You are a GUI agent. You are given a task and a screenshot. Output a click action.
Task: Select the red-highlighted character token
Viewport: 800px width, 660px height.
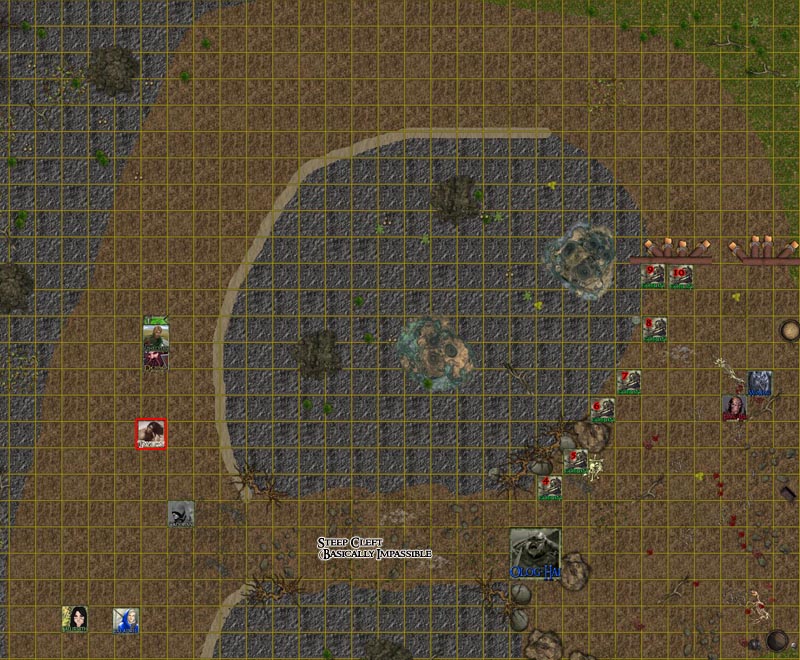click(x=151, y=434)
